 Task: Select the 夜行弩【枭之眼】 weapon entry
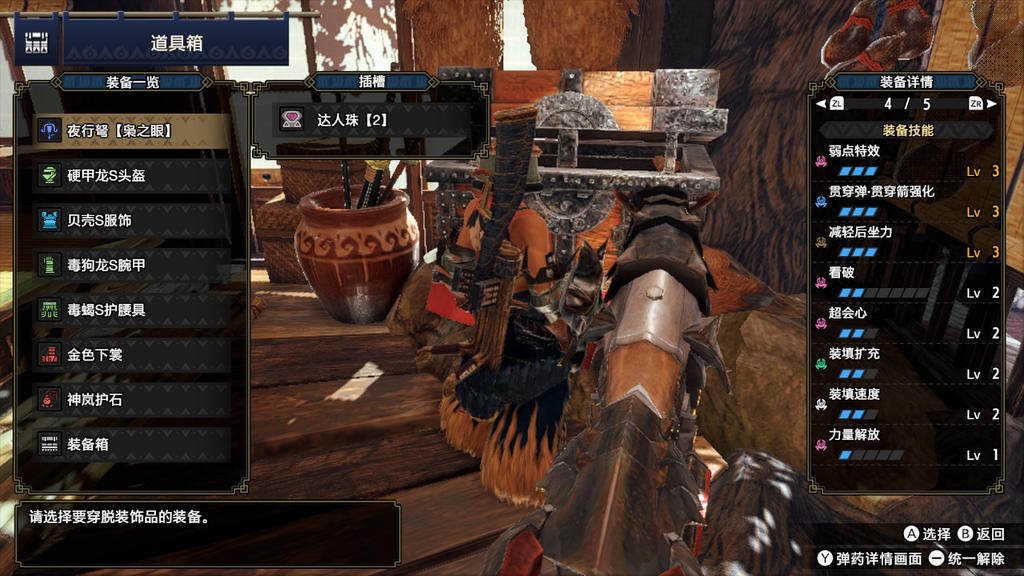(132, 131)
